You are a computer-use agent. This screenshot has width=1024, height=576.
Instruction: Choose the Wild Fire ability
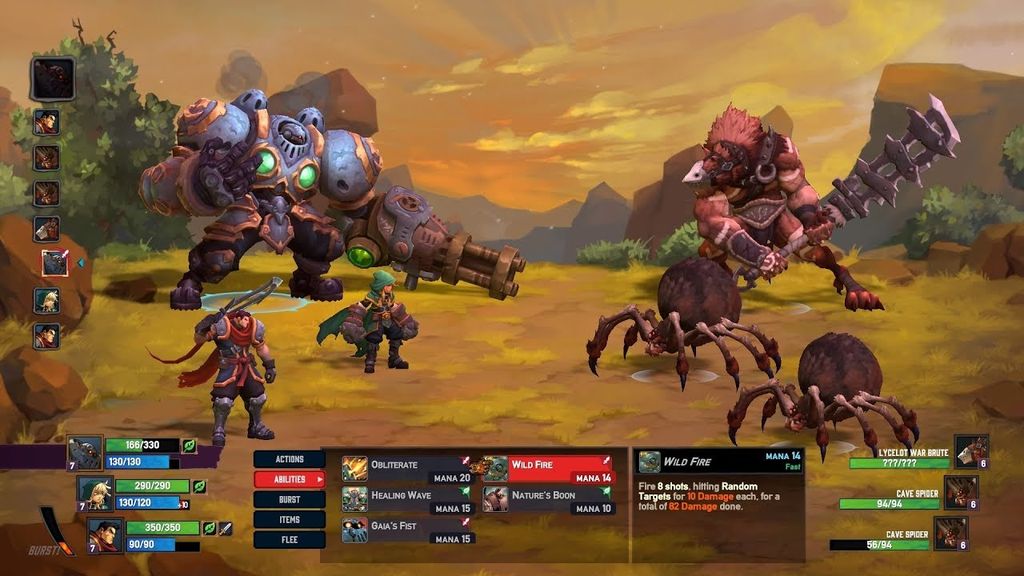(548, 469)
